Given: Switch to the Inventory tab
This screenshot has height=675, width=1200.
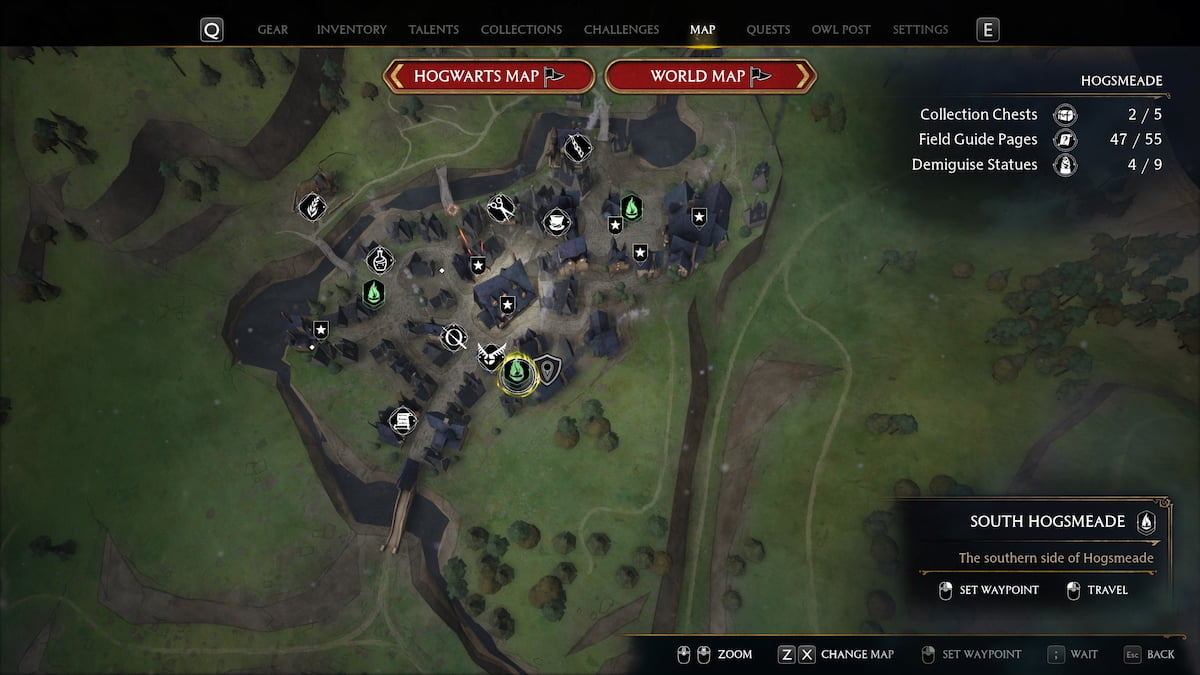Looking at the screenshot, I should coord(352,30).
